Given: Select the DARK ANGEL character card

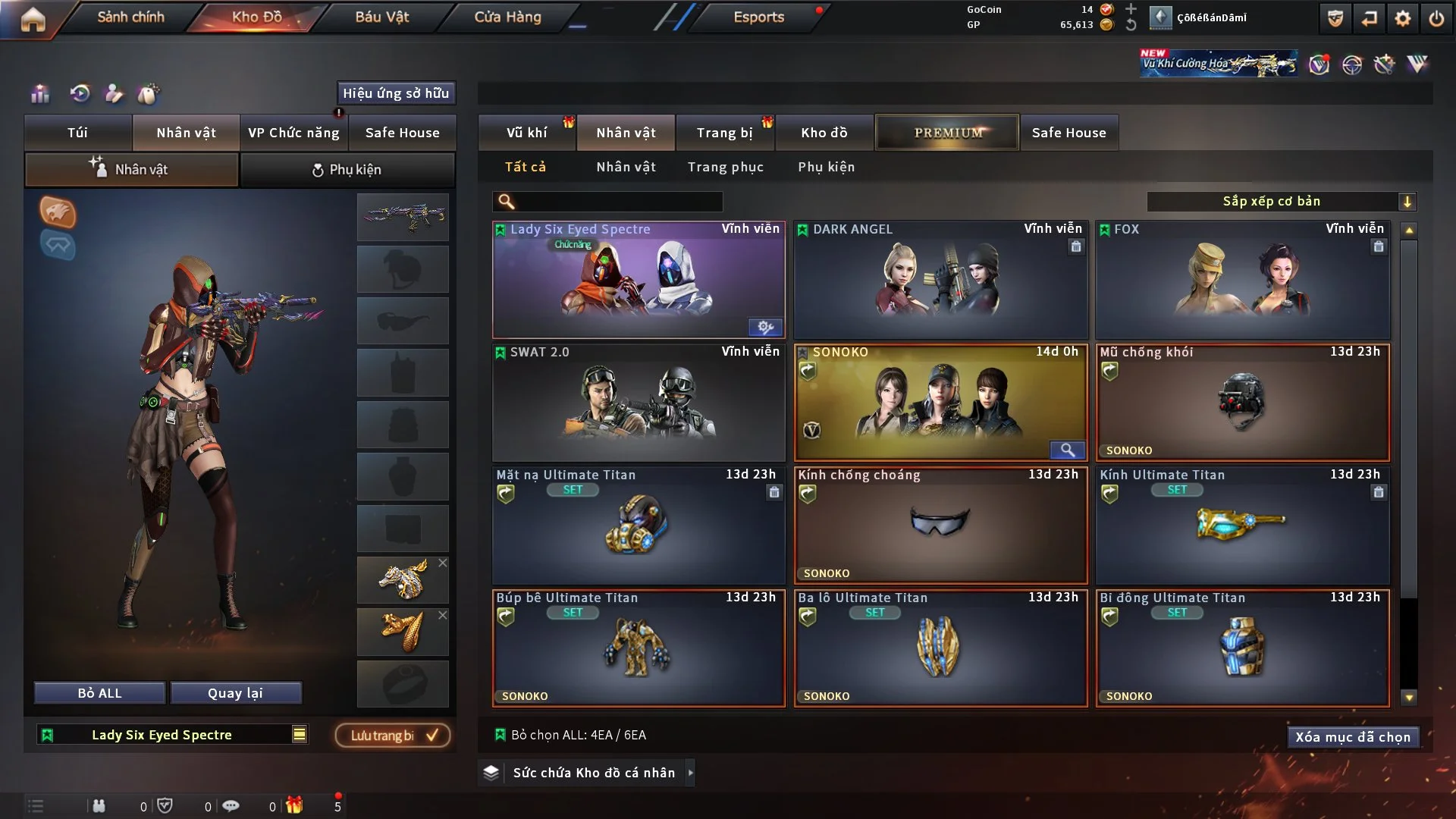Looking at the screenshot, I should click(940, 280).
